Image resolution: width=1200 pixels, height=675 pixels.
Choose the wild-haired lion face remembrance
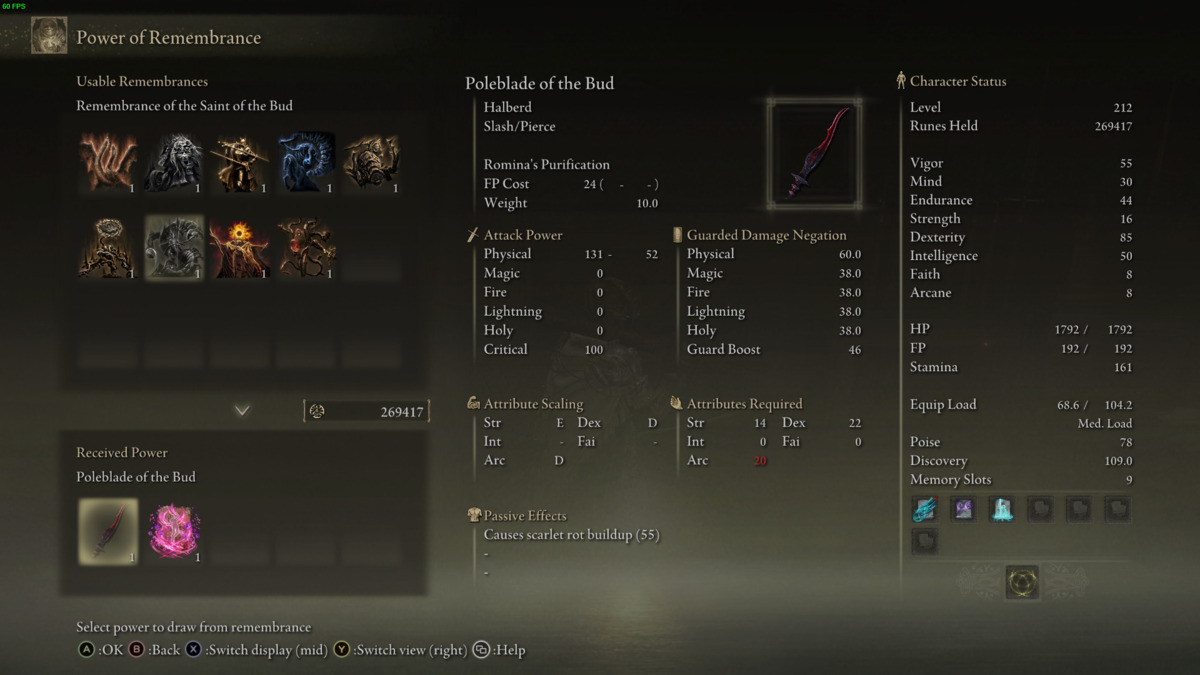174,161
